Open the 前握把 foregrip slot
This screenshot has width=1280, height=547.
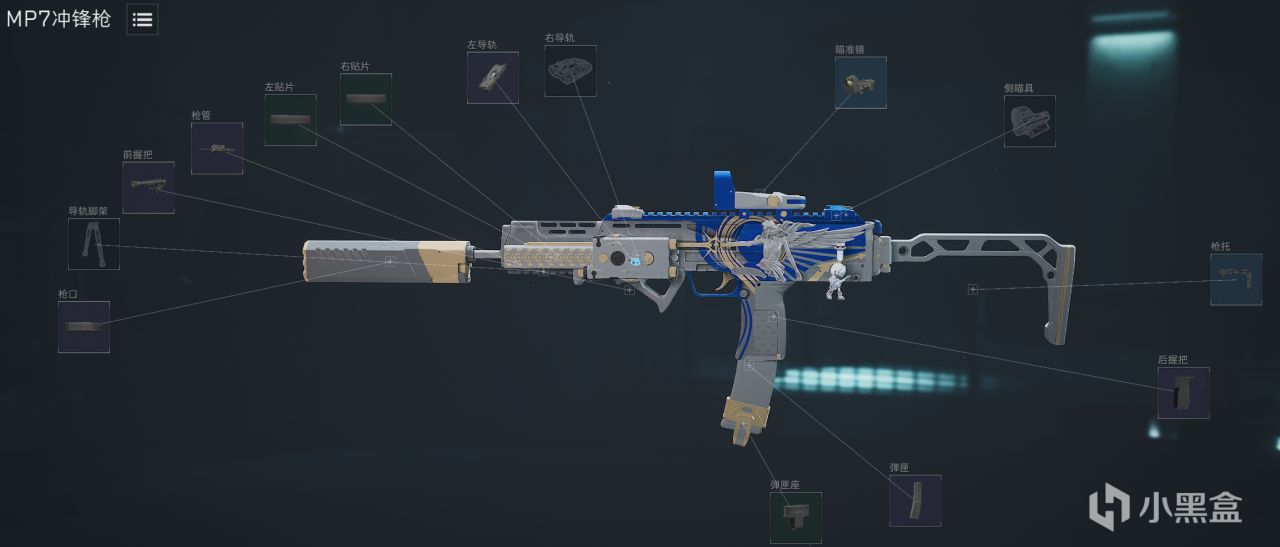click(x=149, y=188)
